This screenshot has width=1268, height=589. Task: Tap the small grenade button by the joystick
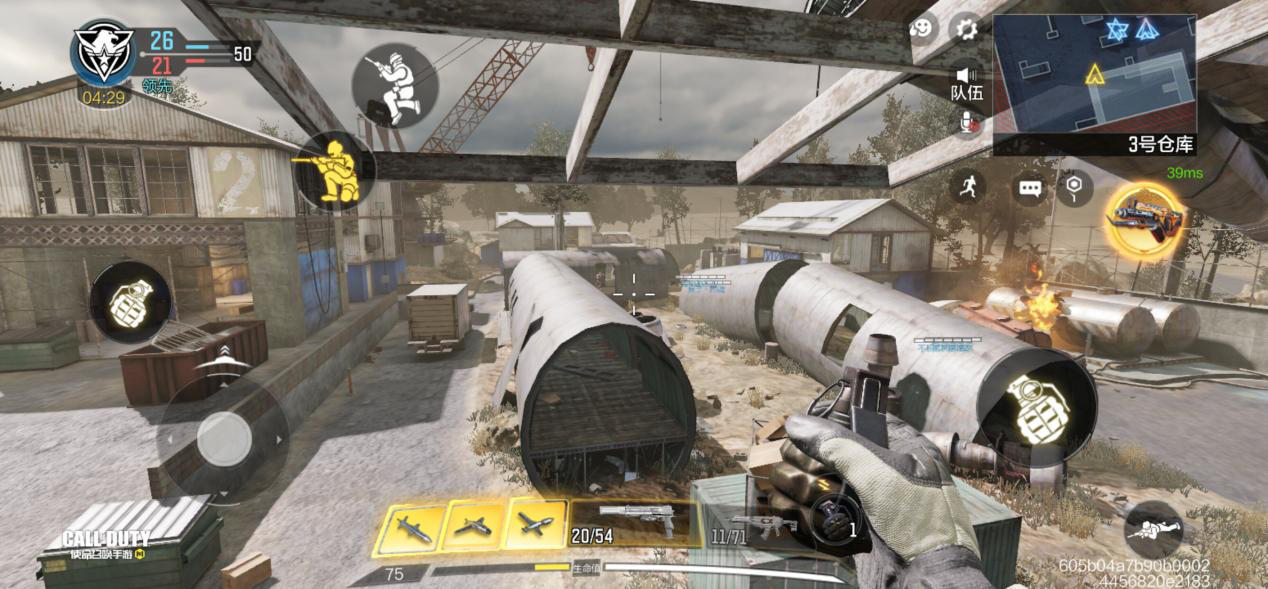click(129, 303)
